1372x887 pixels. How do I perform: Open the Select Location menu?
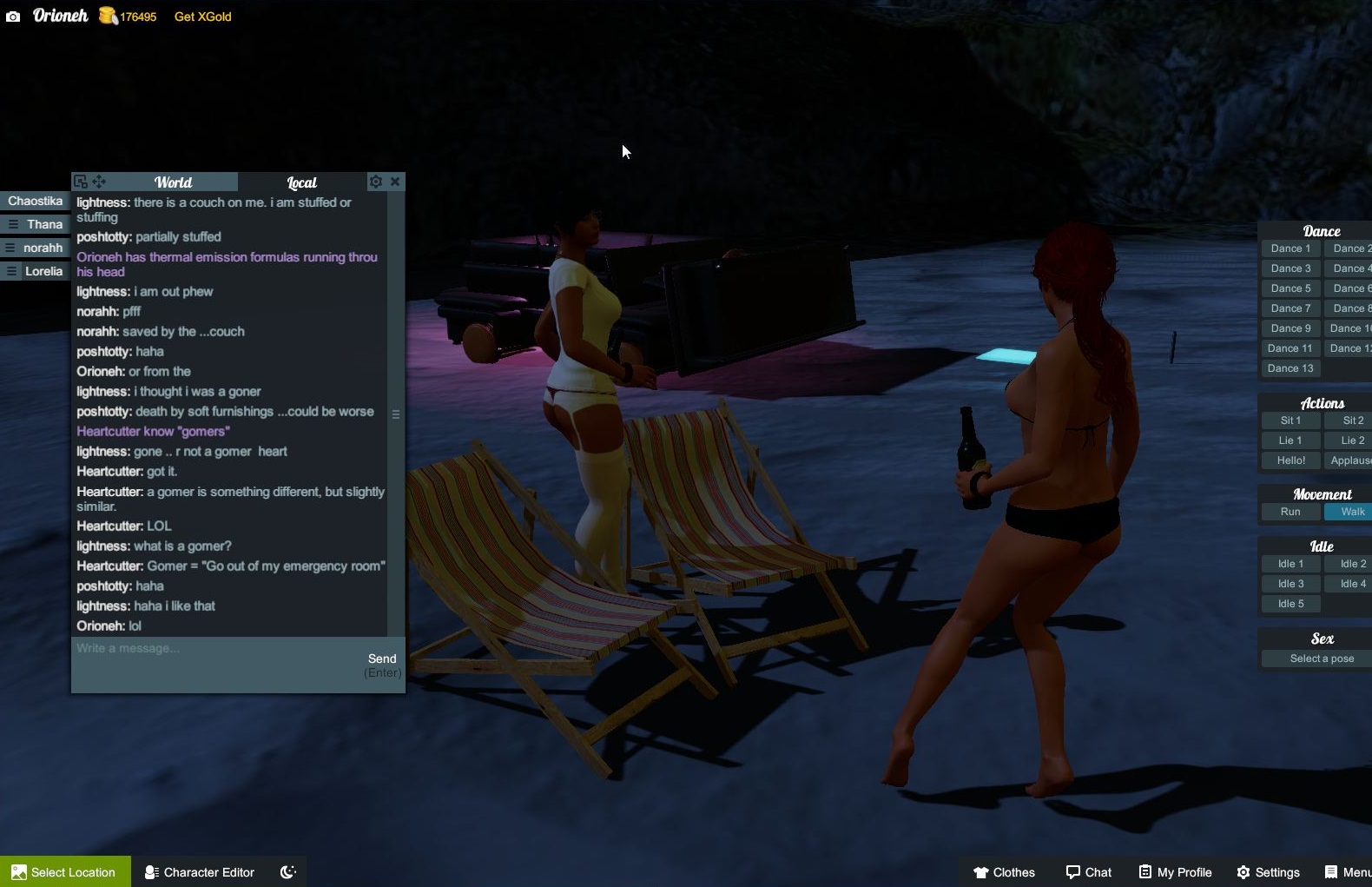(x=65, y=872)
